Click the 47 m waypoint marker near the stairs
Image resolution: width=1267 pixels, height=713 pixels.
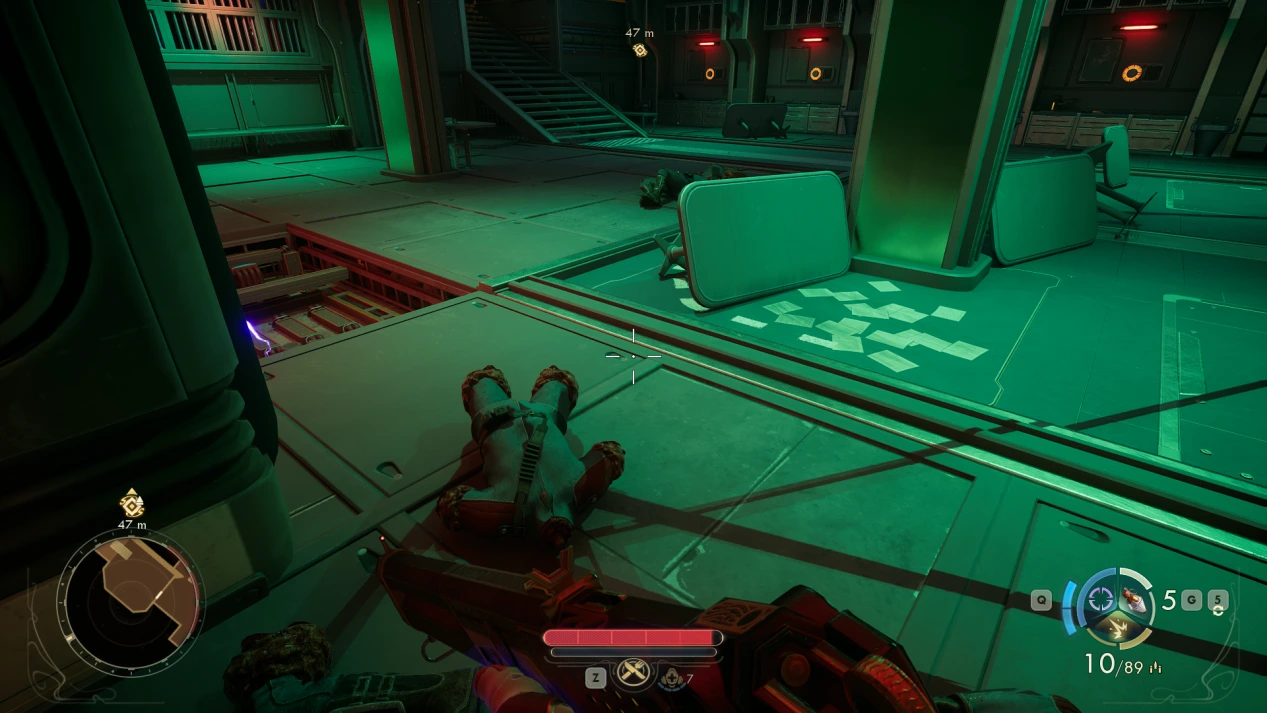click(640, 49)
